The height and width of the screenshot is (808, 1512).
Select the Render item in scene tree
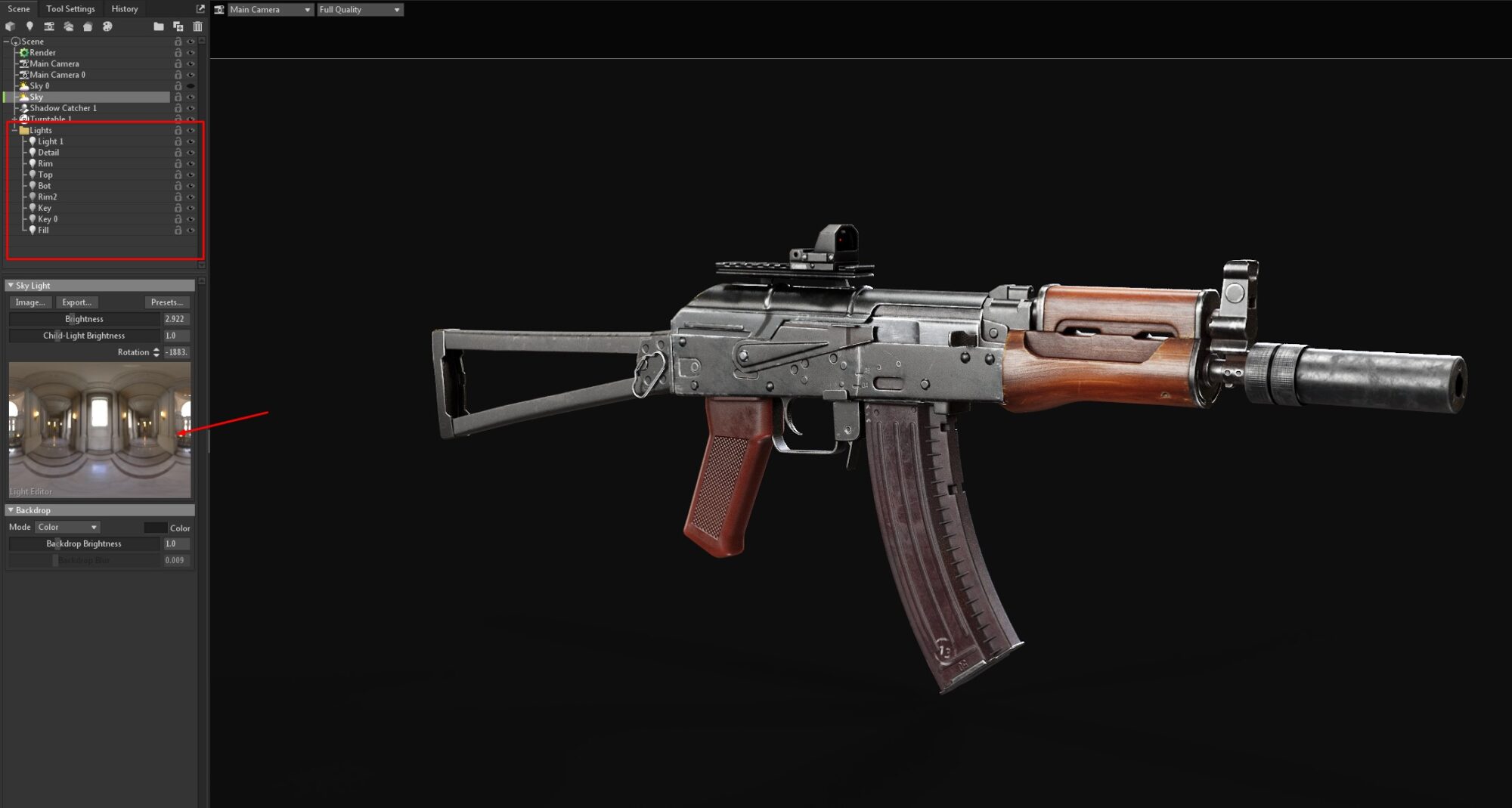(42, 53)
